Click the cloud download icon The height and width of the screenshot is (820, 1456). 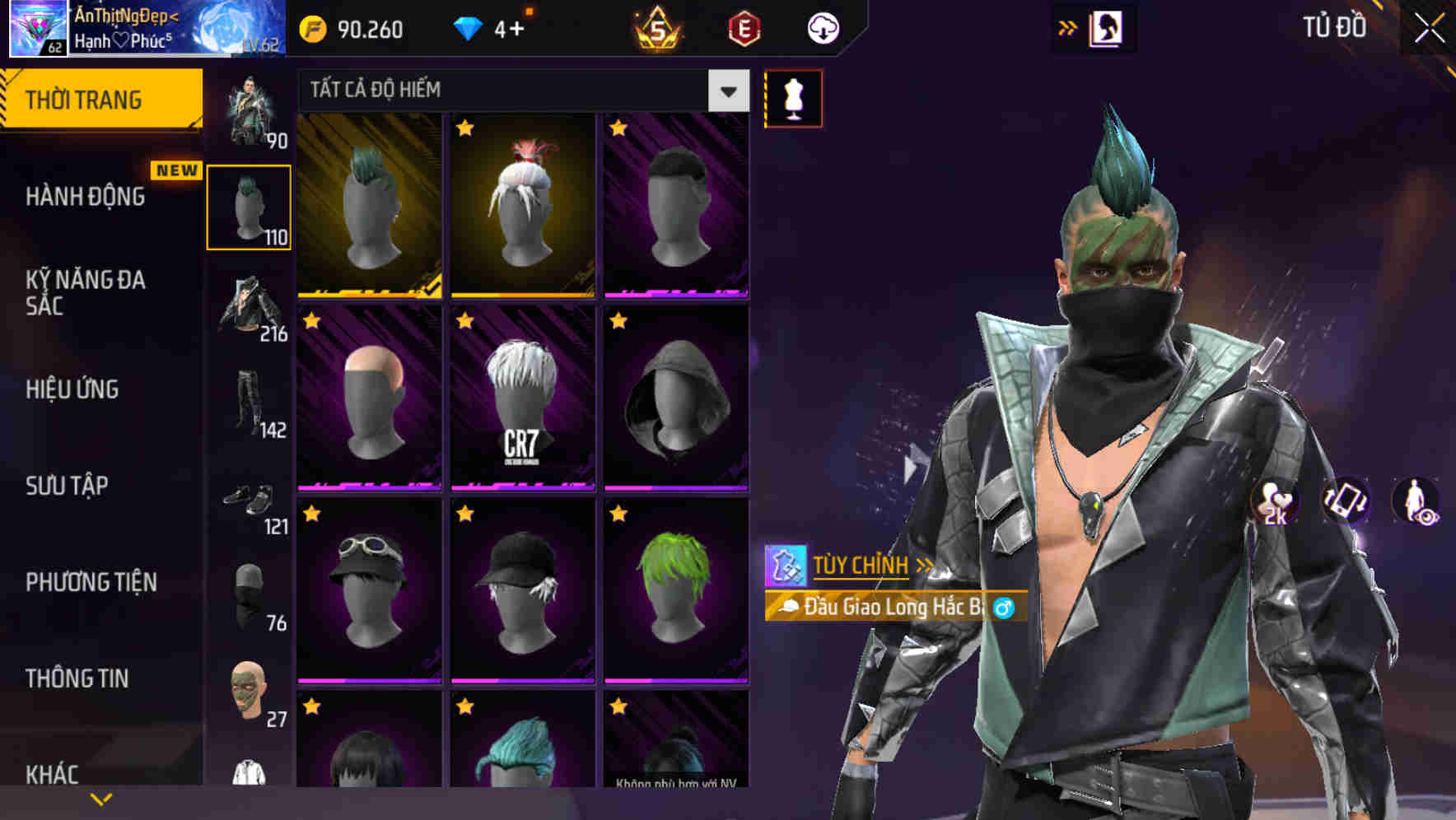(x=821, y=27)
